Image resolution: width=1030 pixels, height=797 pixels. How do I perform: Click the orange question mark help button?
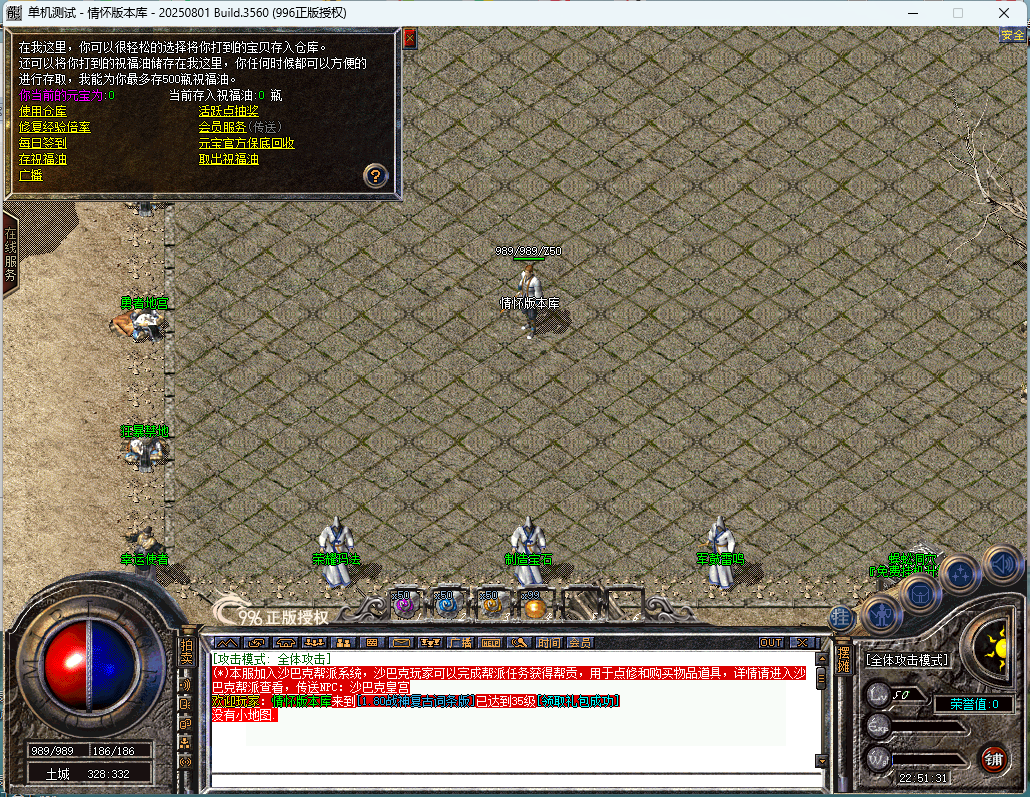375,176
